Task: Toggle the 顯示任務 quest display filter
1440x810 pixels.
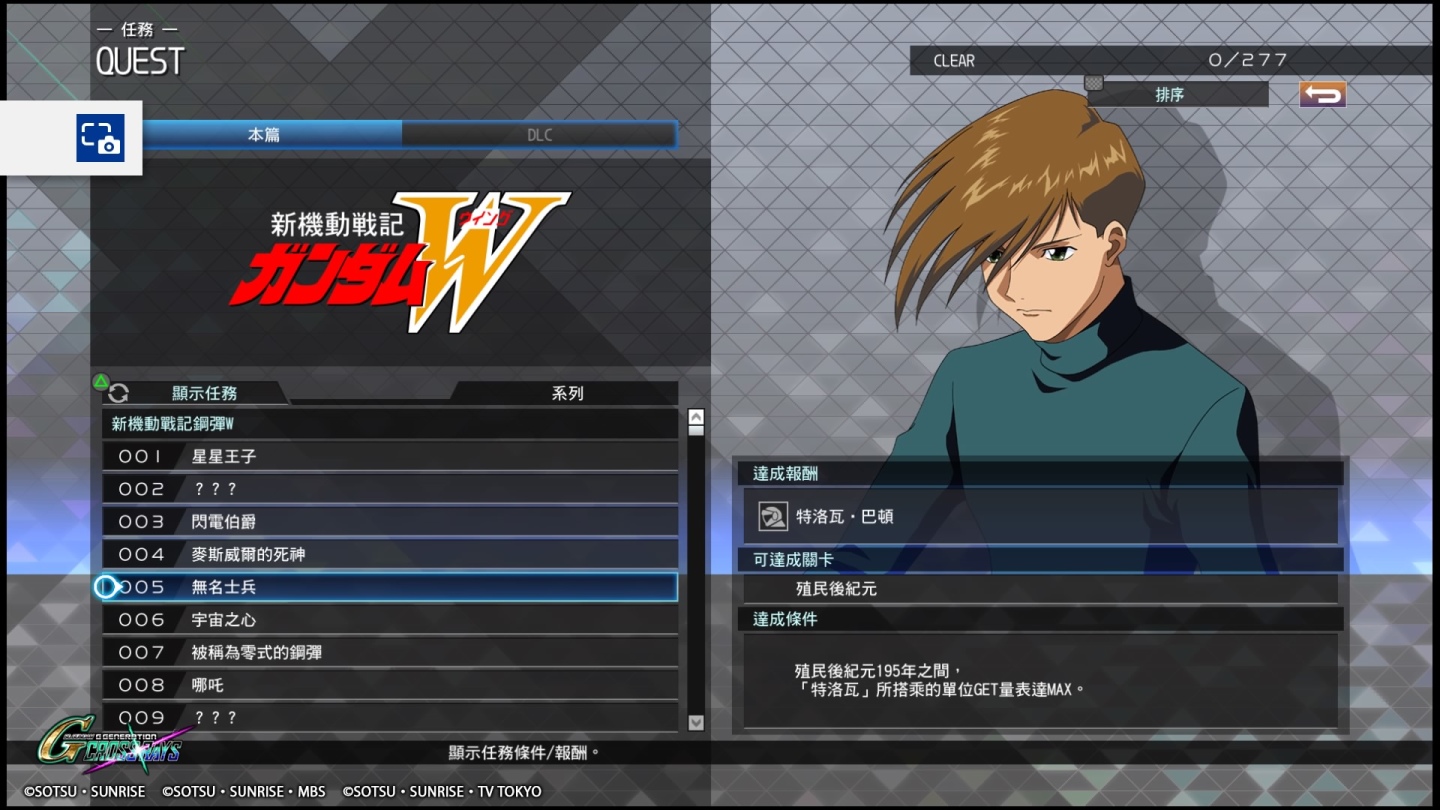Action: click(x=206, y=393)
